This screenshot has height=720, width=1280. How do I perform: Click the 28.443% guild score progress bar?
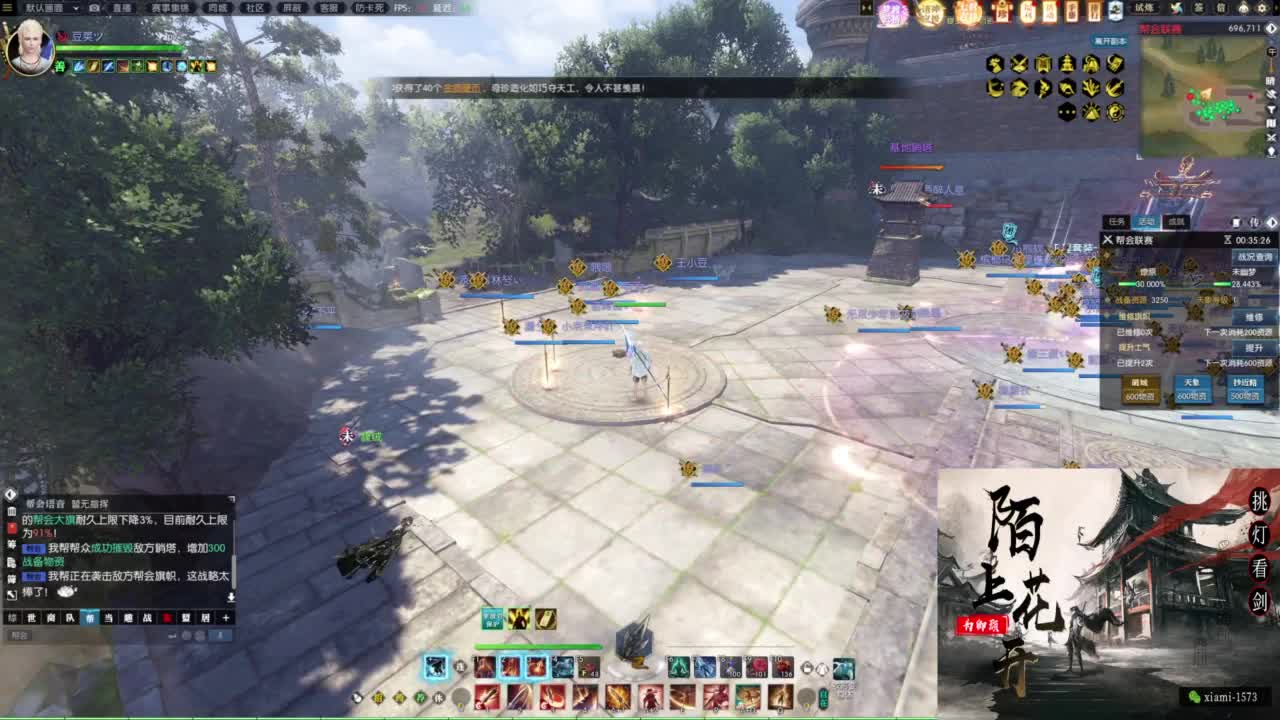coord(1223,284)
